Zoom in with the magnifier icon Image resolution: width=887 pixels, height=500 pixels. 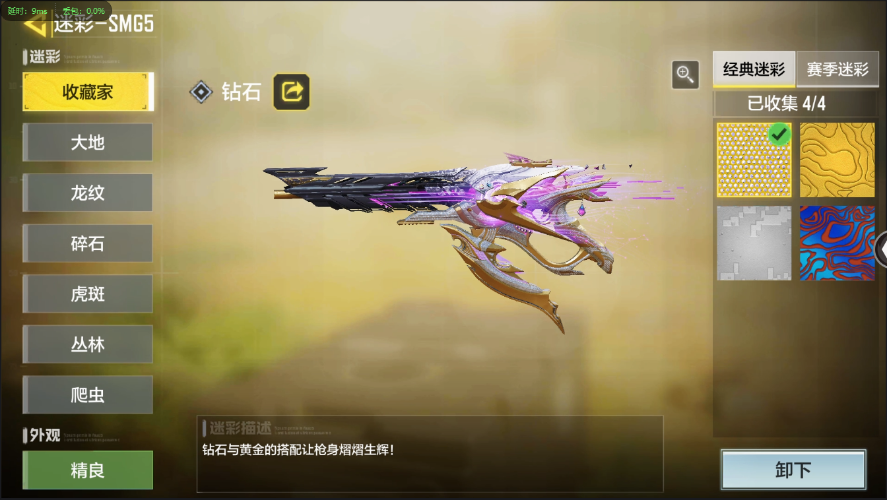click(685, 73)
